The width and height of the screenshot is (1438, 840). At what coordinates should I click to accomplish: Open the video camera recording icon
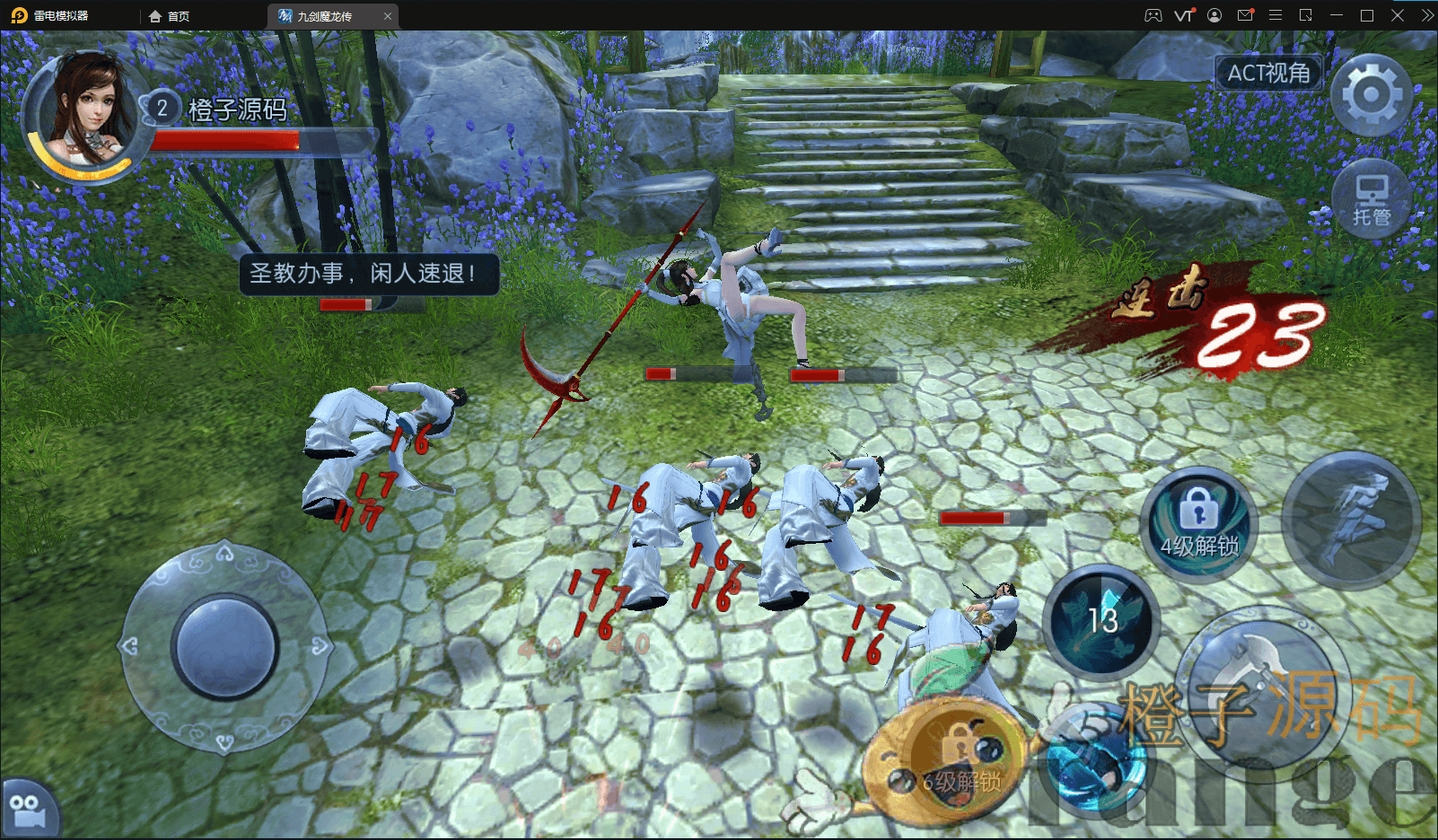[27, 811]
